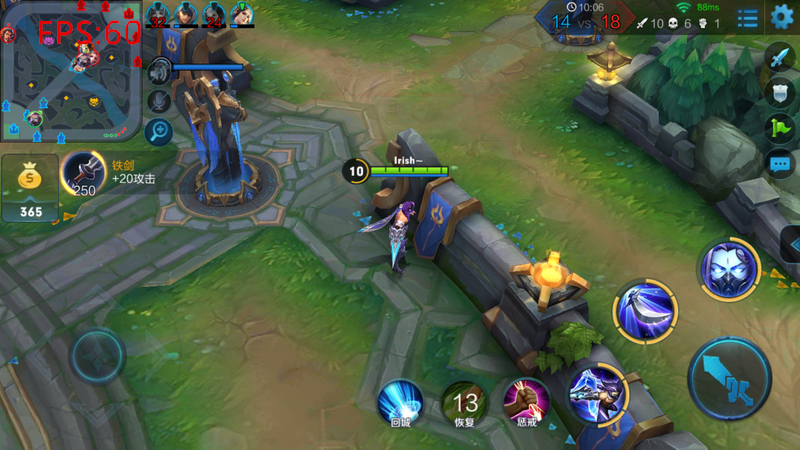Send the blue sword attack signal
This screenshot has height=450, width=800.
point(780,58)
